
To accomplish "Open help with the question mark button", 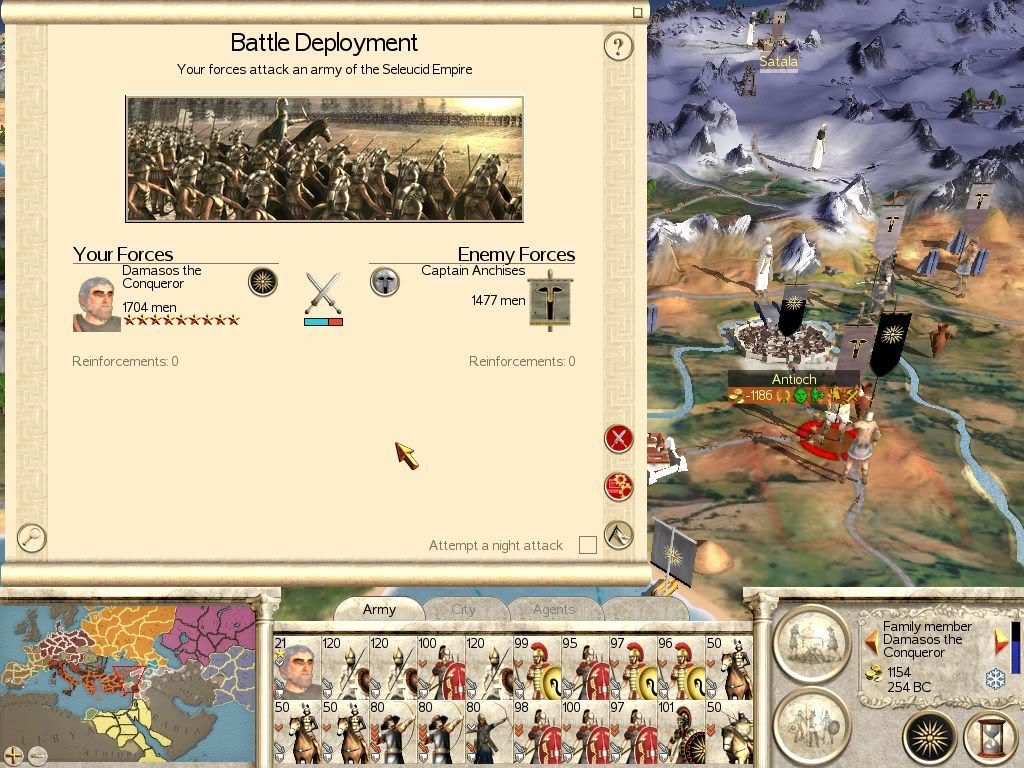I will click(x=619, y=46).
